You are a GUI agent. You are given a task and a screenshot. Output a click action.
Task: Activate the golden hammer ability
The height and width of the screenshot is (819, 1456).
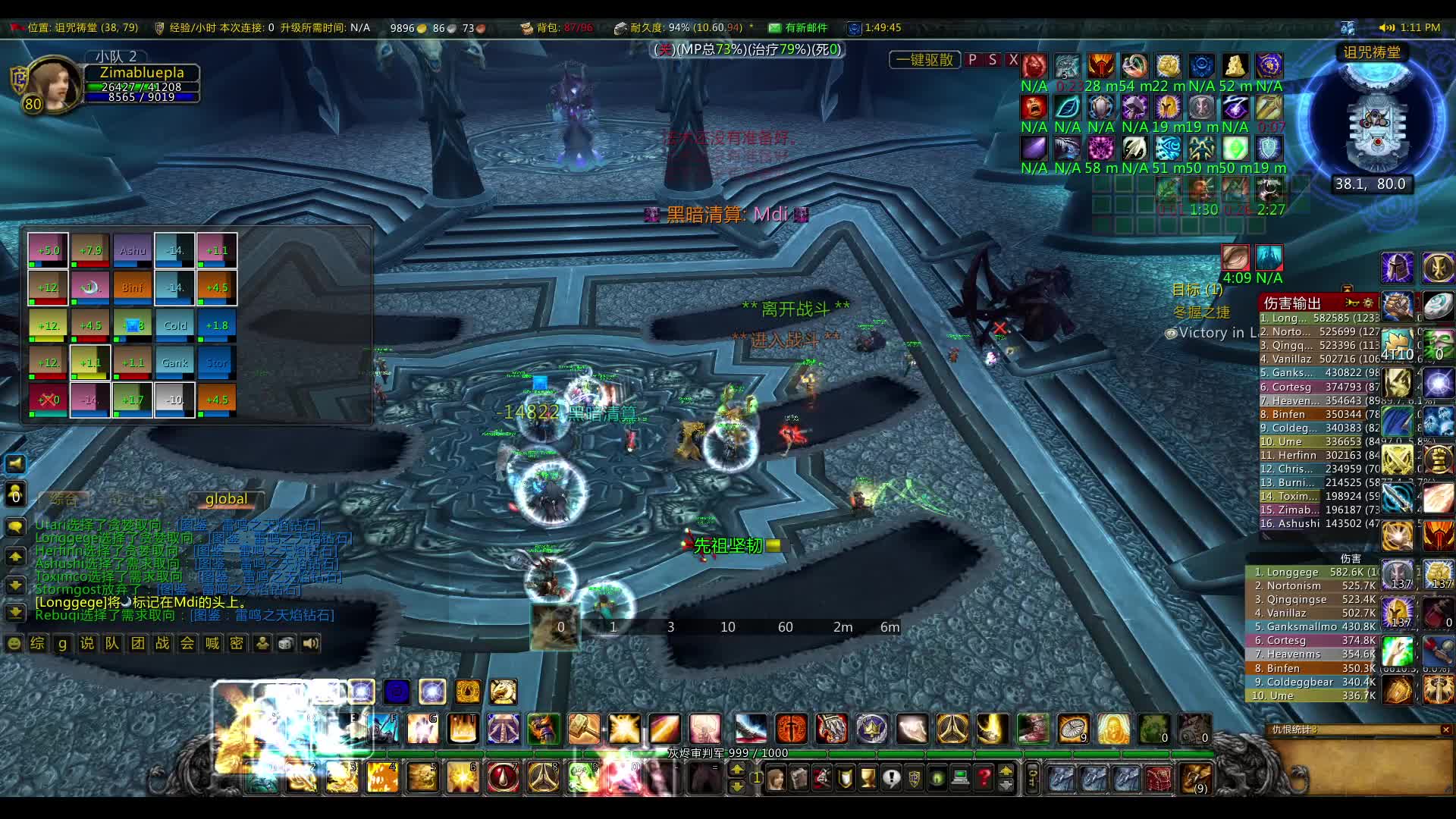tap(583, 729)
